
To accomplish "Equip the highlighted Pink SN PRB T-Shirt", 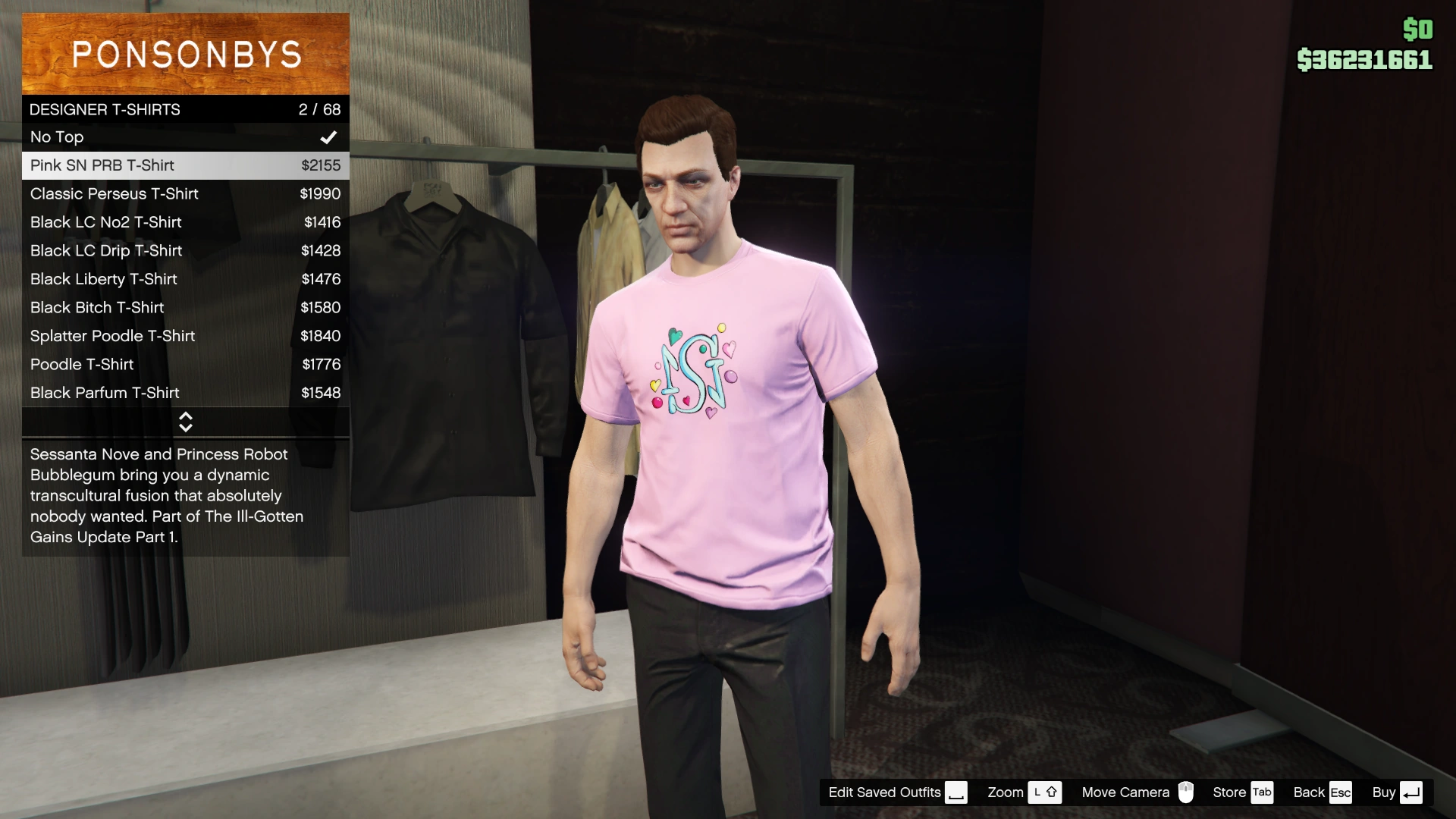I will click(x=152, y=165).
